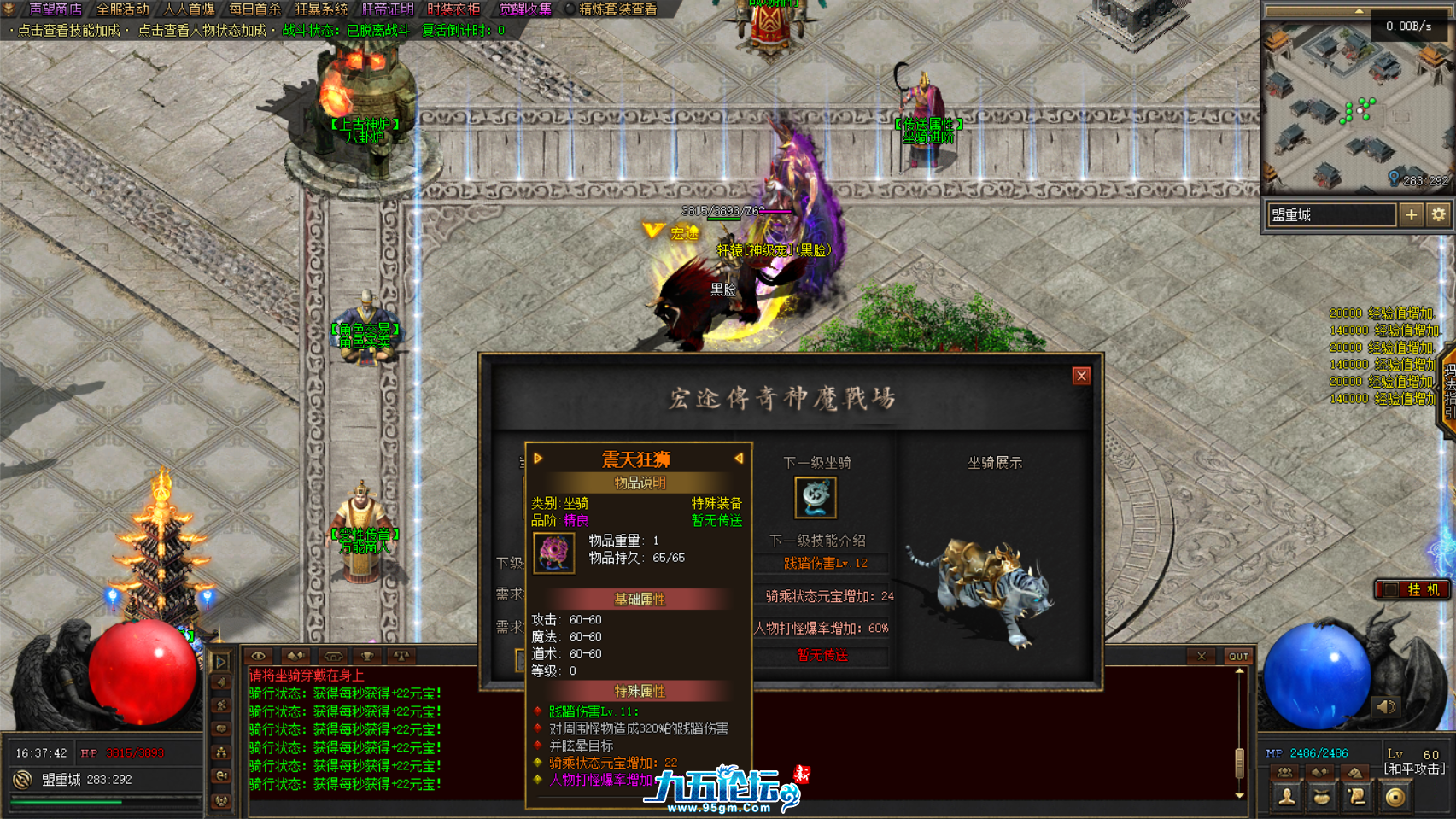Viewport: 1456px width, 819px height.
Task: Select the mount (horse head) icon above the icons
Action: [1357, 771]
